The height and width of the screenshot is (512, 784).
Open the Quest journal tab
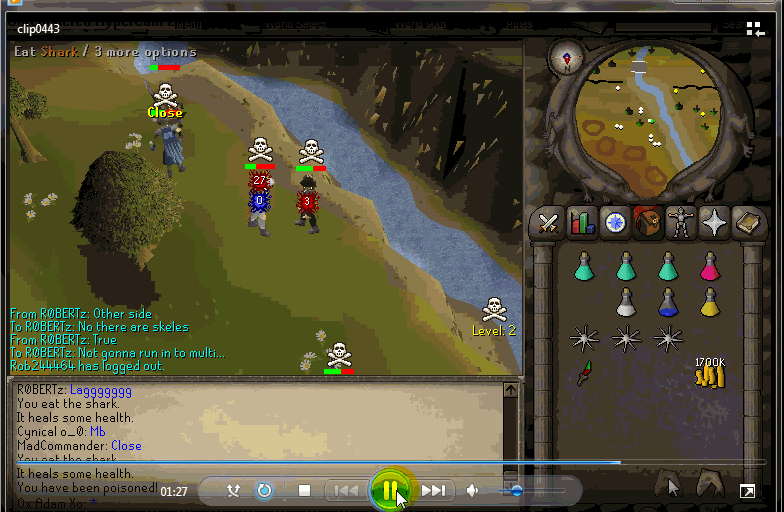click(x=614, y=223)
